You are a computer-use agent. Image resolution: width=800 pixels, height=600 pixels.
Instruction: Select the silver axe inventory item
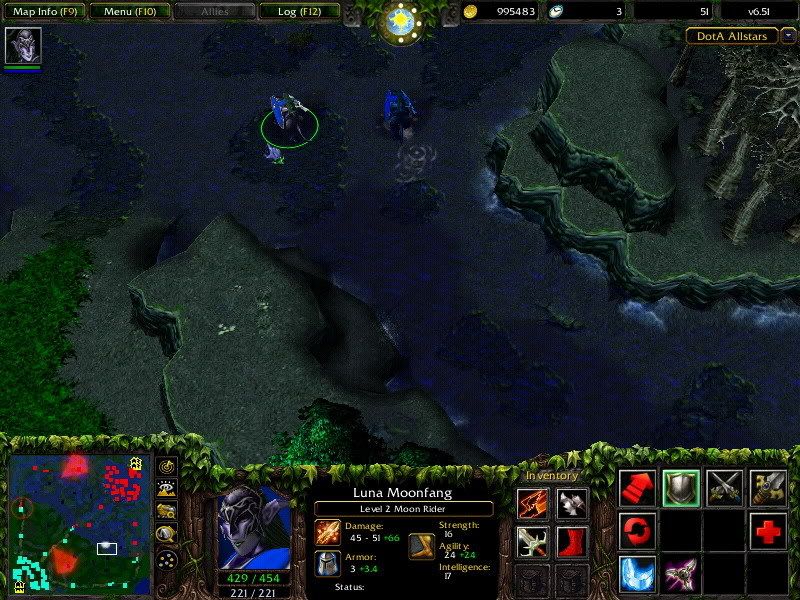tap(572, 503)
